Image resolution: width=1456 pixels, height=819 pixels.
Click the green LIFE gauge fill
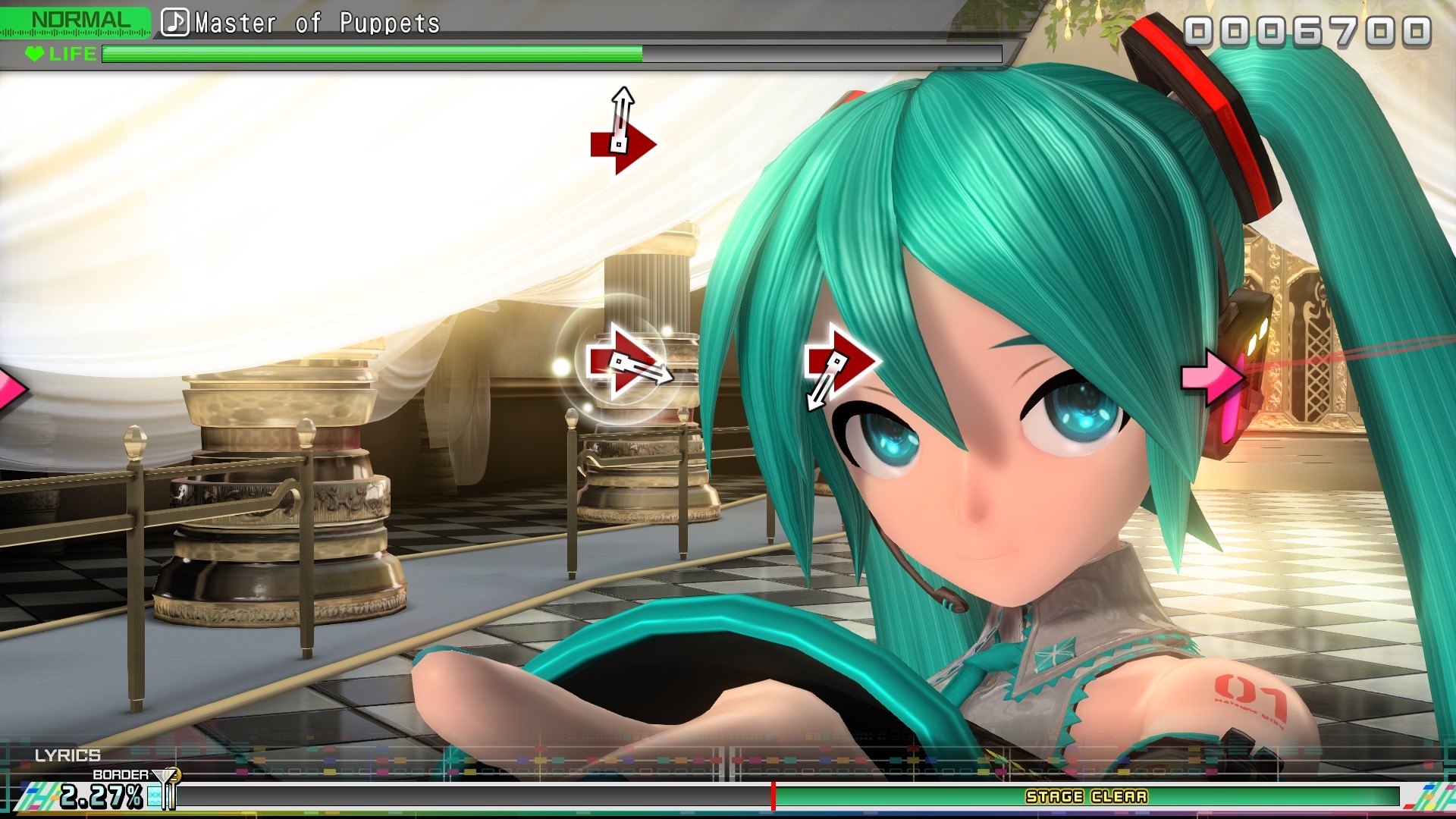point(372,54)
